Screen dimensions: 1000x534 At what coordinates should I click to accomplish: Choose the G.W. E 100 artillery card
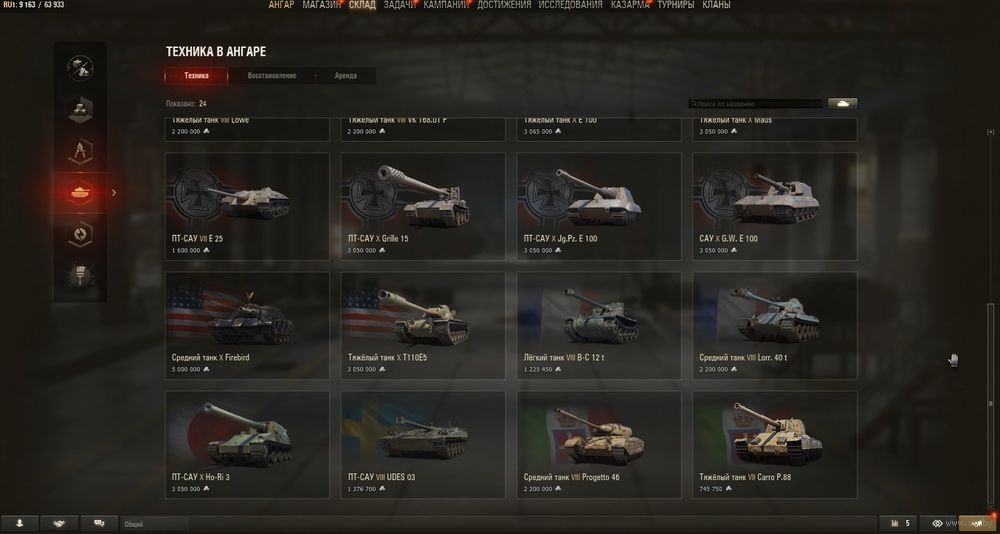[775, 206]
